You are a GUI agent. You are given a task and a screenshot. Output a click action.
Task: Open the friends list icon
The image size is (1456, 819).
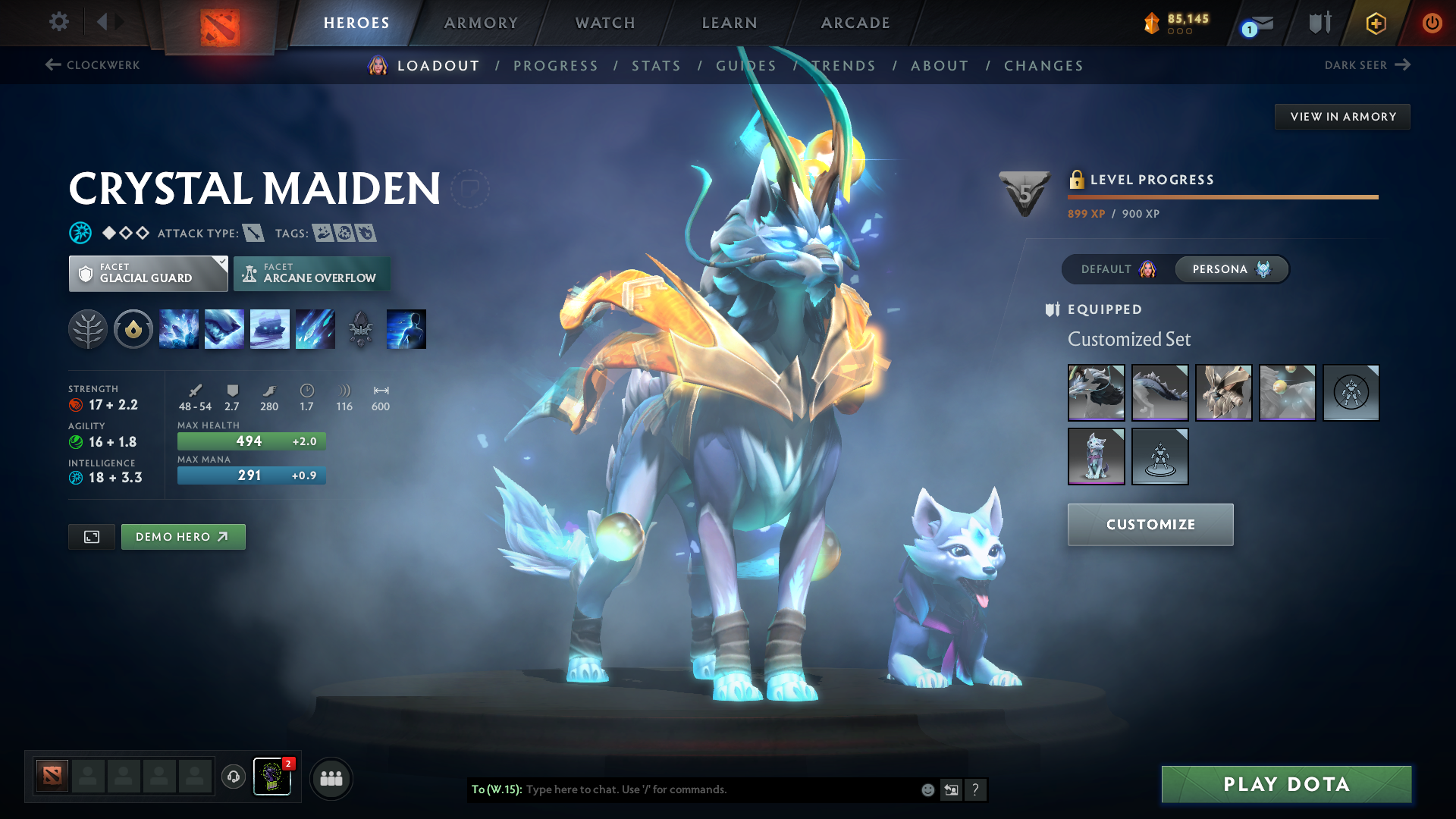[331, 777]
